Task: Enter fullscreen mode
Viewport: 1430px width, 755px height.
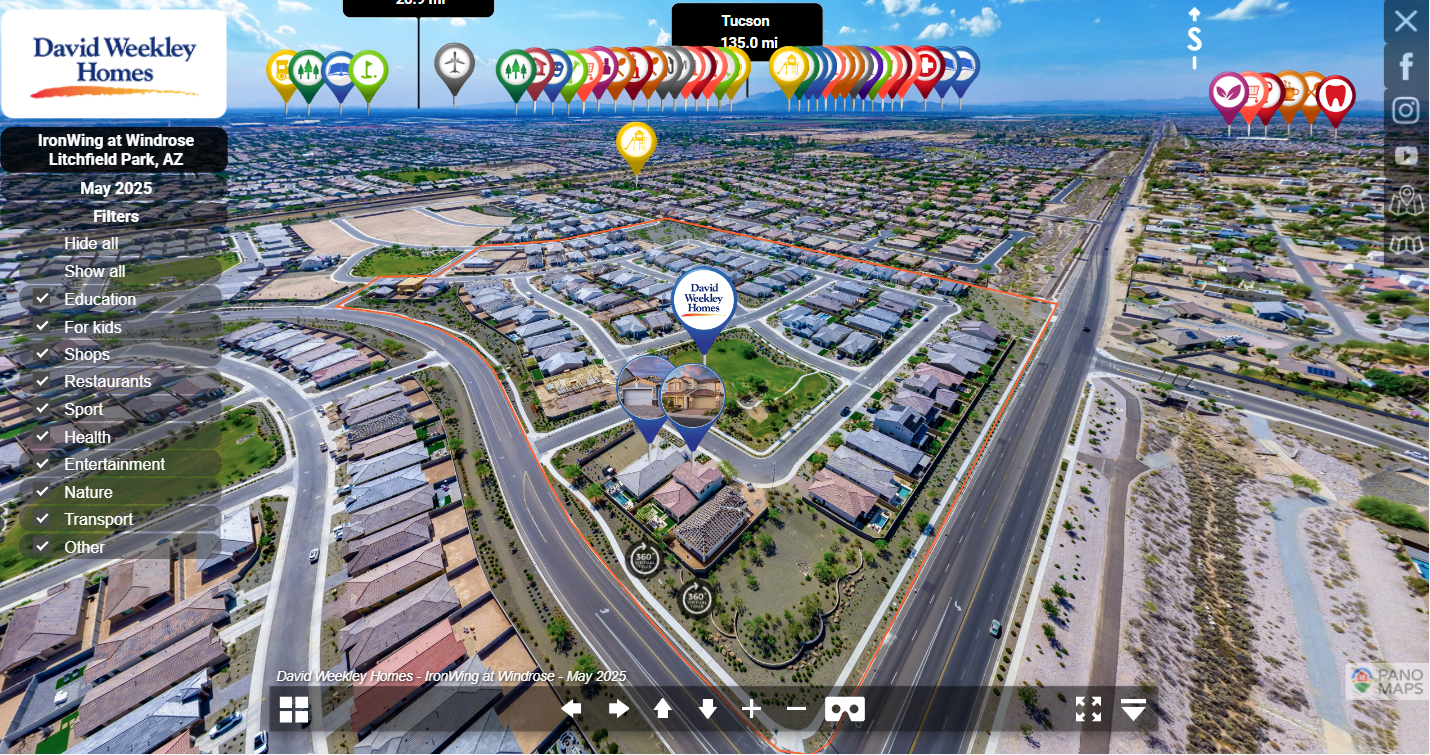Action: coord(1088,709)
